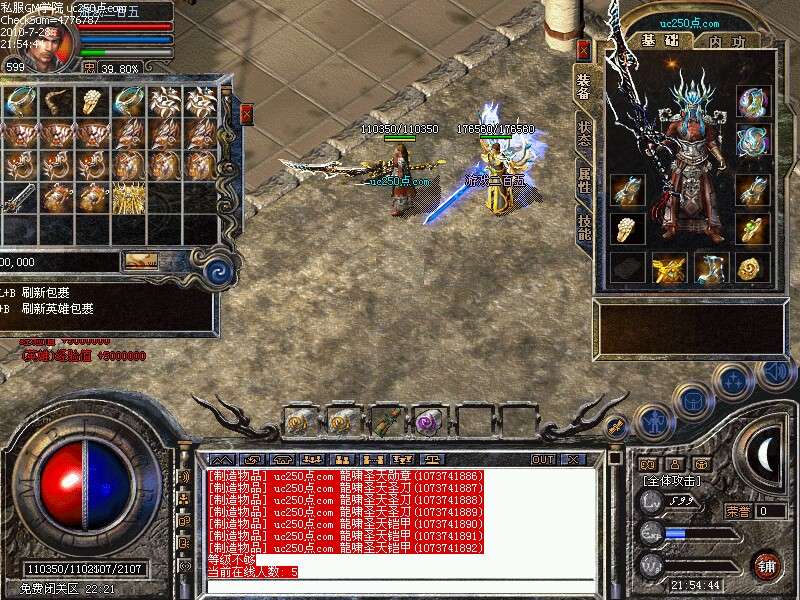
Task: Close the inventory bag window
Action: 246,115
